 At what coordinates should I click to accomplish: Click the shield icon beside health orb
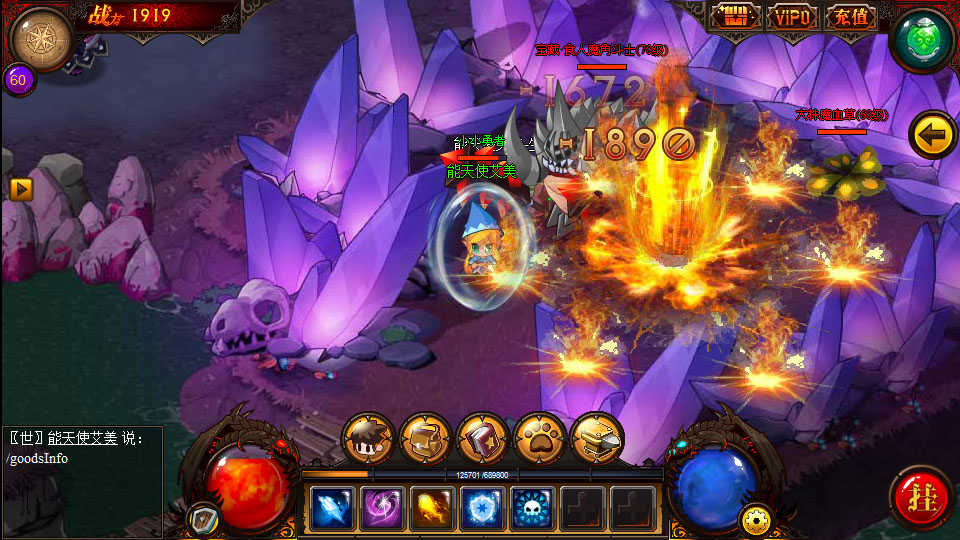(x=202, y=520)
